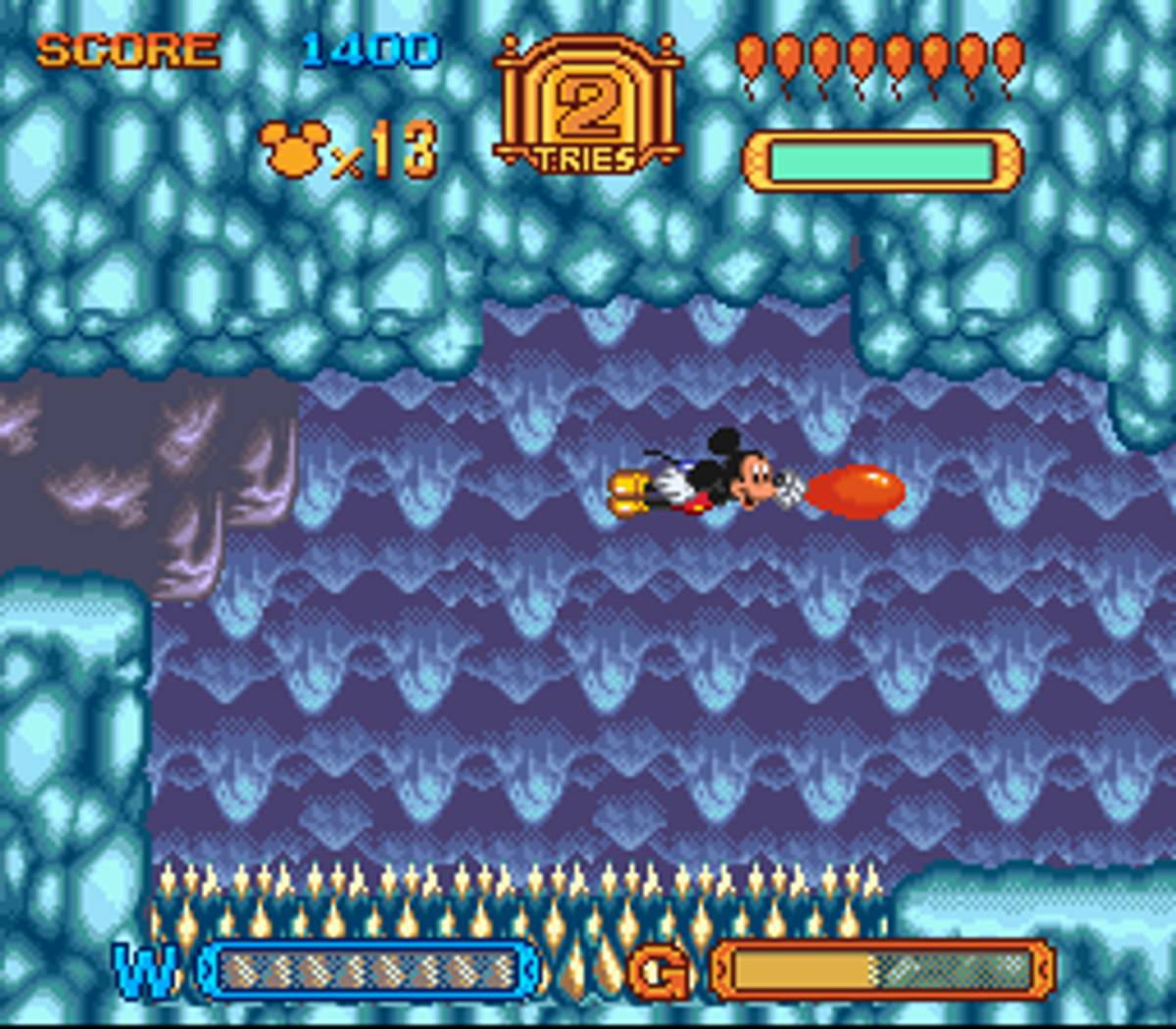Click the Mickey head coin icon
This screenshot has height=1029, width=1176.
pos(293,150)
